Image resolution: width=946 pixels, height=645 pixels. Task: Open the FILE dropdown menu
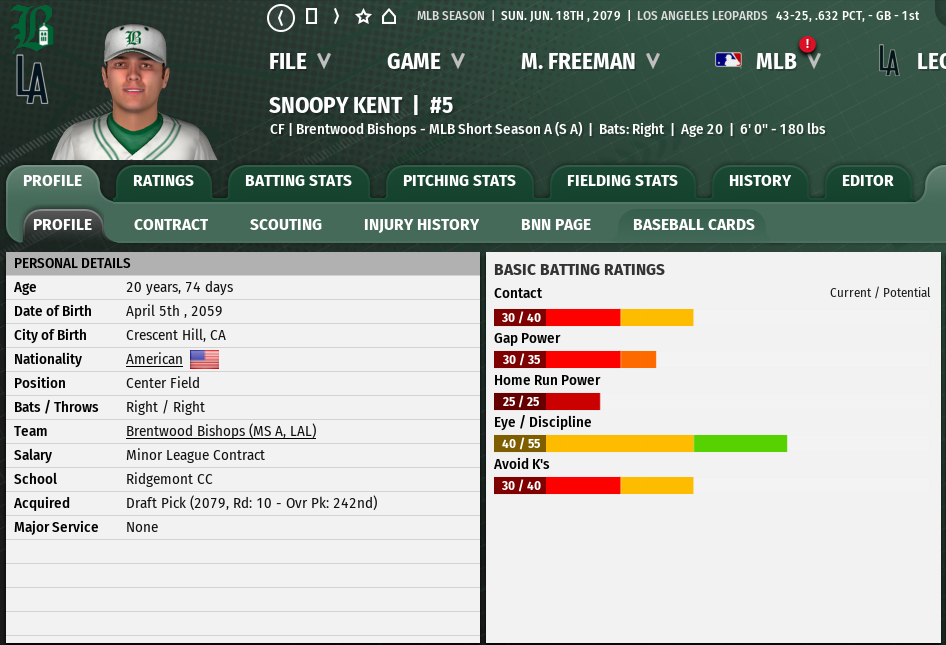tap(299, 61)
